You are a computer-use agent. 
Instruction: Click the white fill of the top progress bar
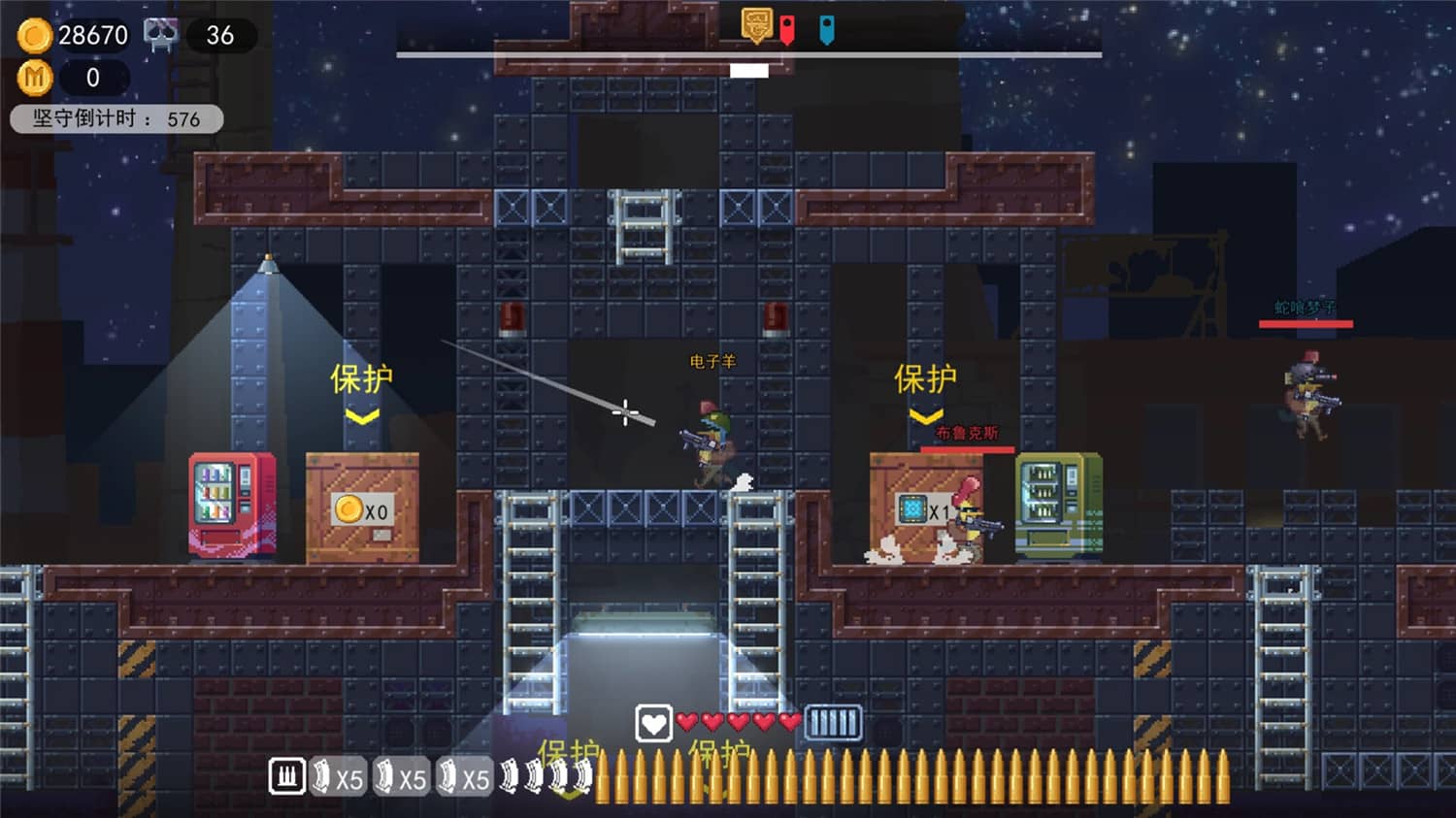(x=747, y=70)
